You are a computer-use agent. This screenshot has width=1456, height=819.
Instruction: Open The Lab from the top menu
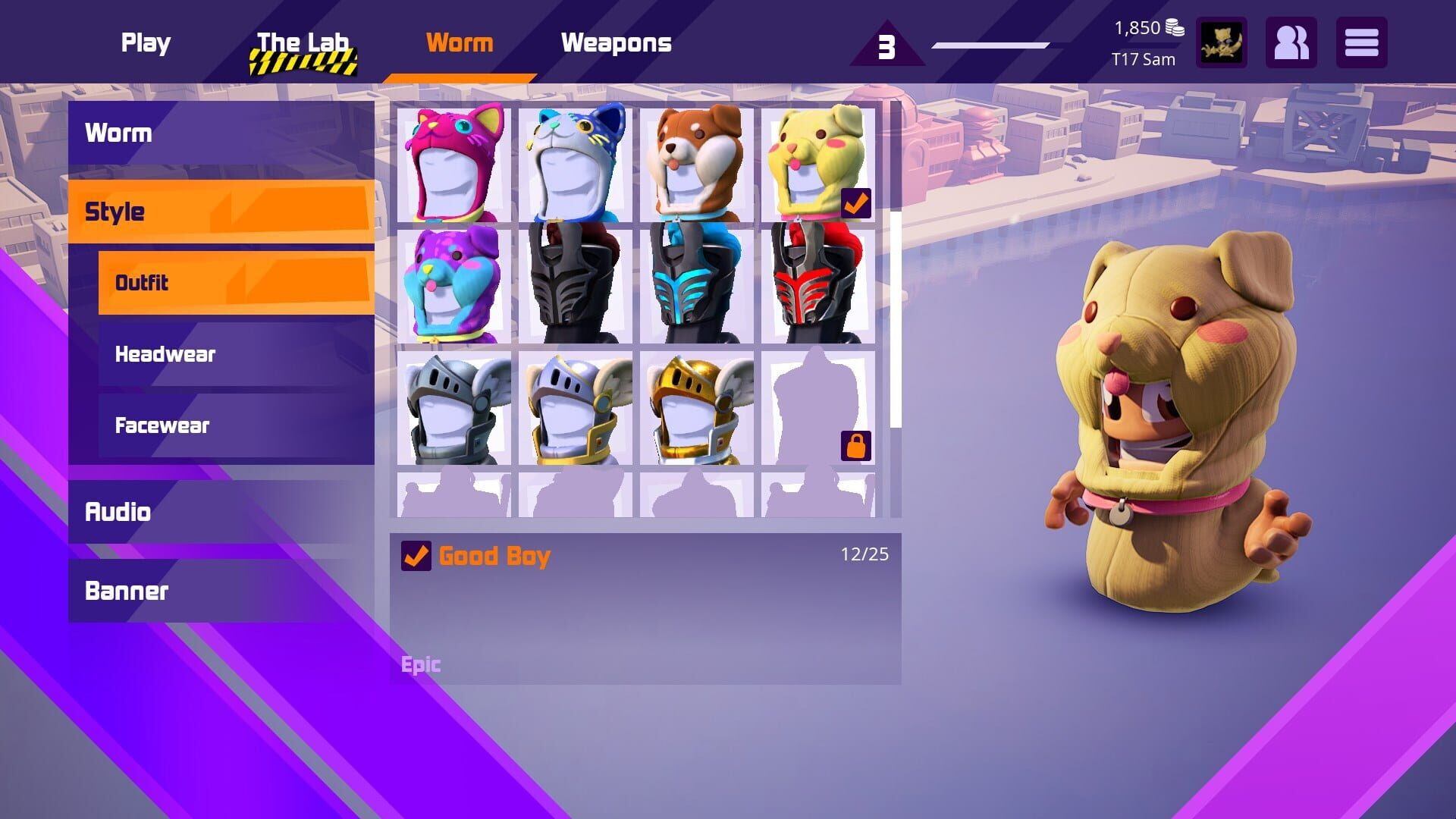coord(302,43)
